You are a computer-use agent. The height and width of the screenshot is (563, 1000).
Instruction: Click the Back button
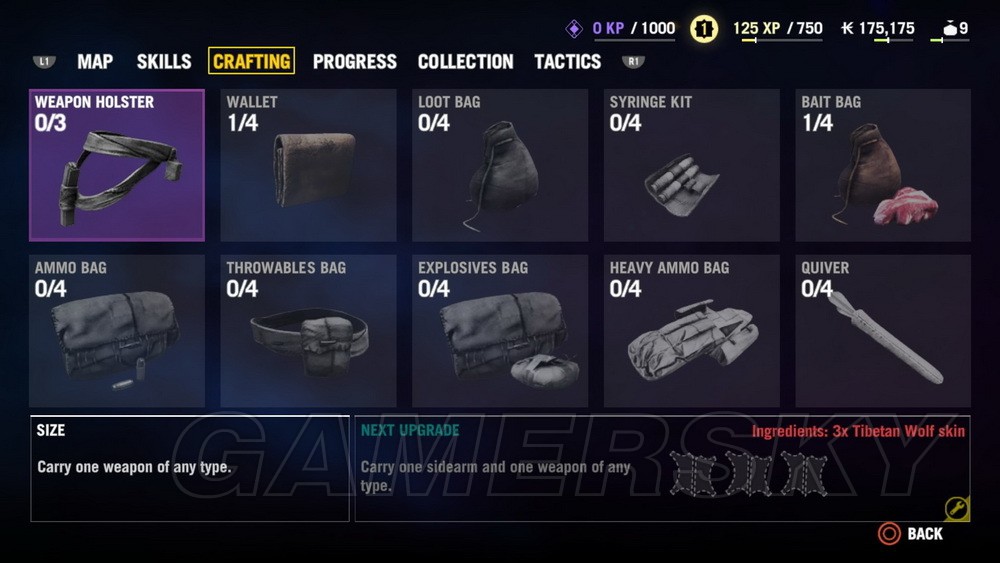click(910, 534)
